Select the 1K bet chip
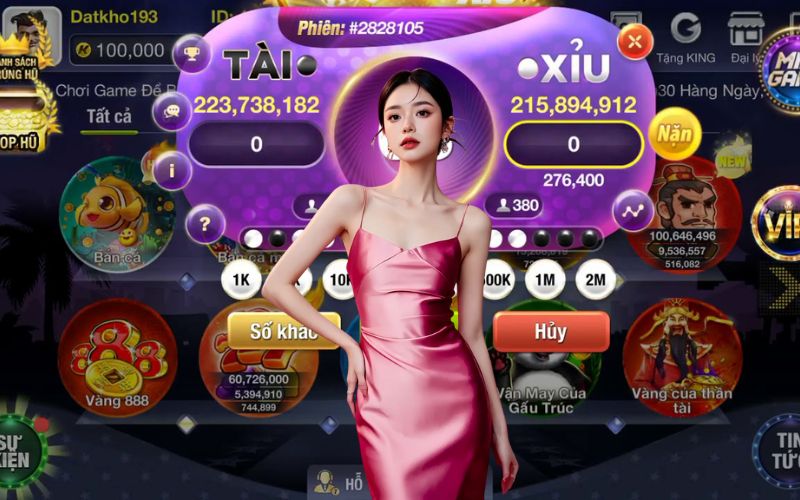 point(241,279)
